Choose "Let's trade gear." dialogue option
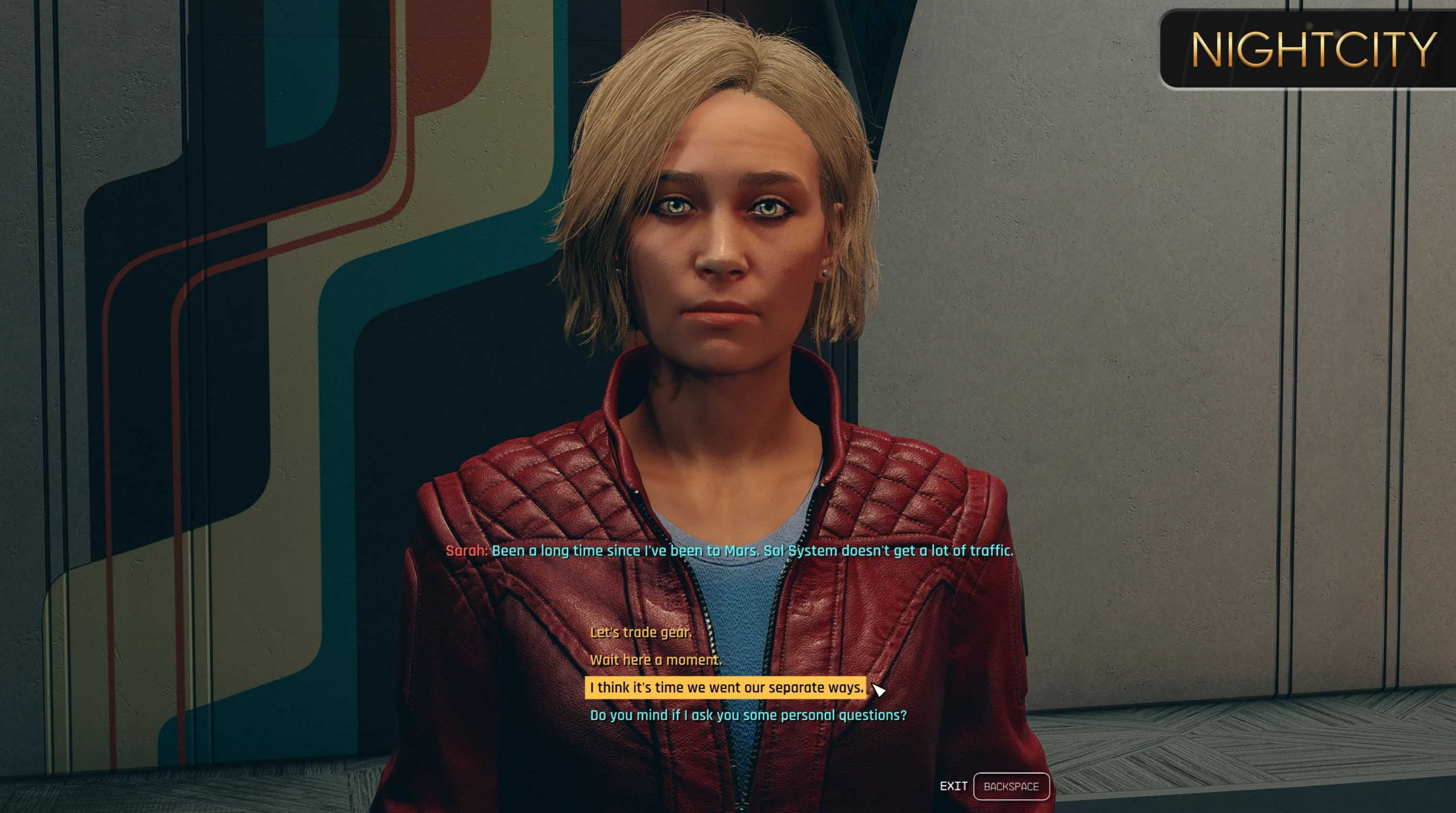 tap(640, 632)
